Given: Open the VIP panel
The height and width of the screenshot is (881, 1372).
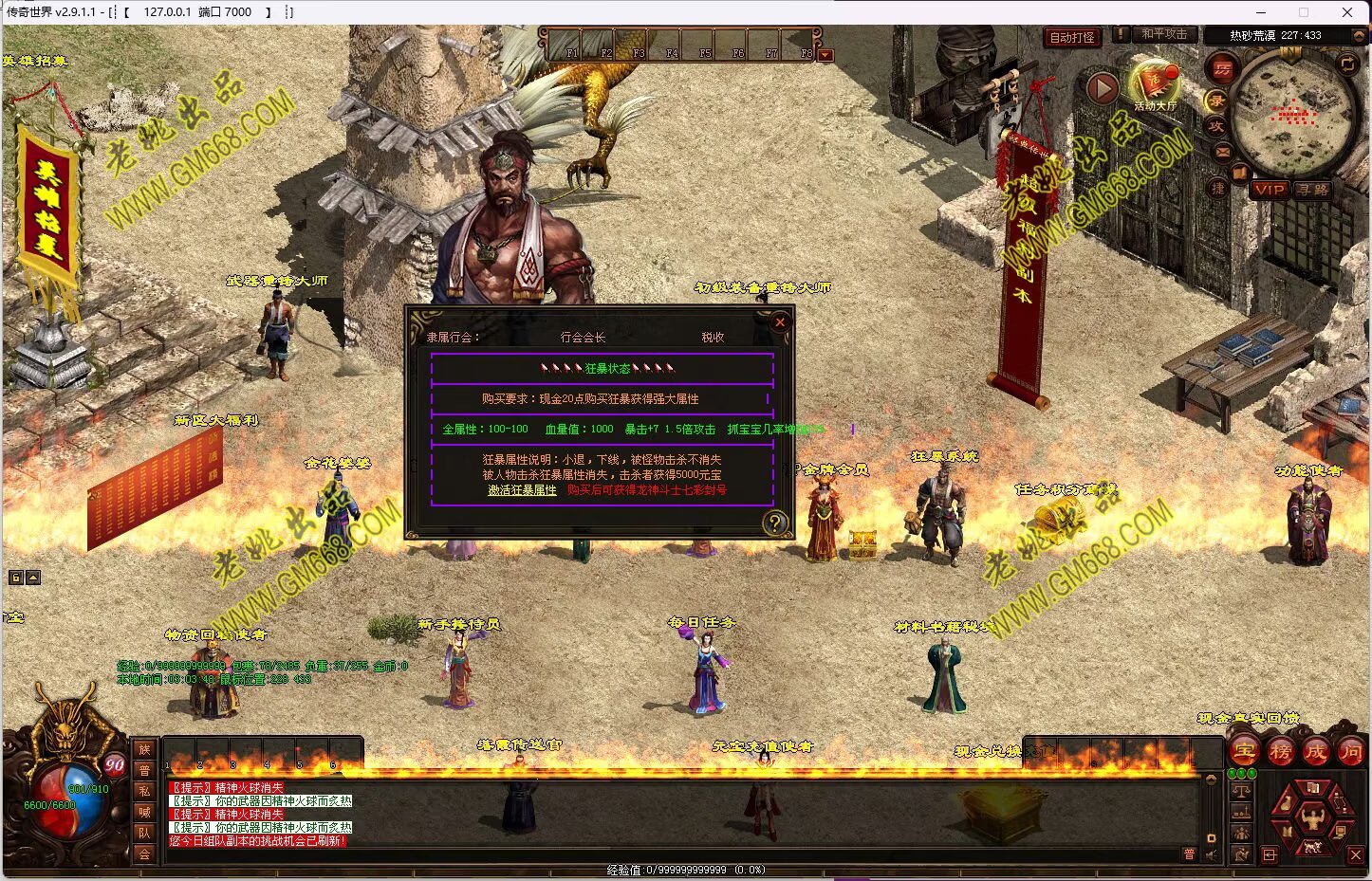Looking at the screenshot, I should coord(1269,190).
